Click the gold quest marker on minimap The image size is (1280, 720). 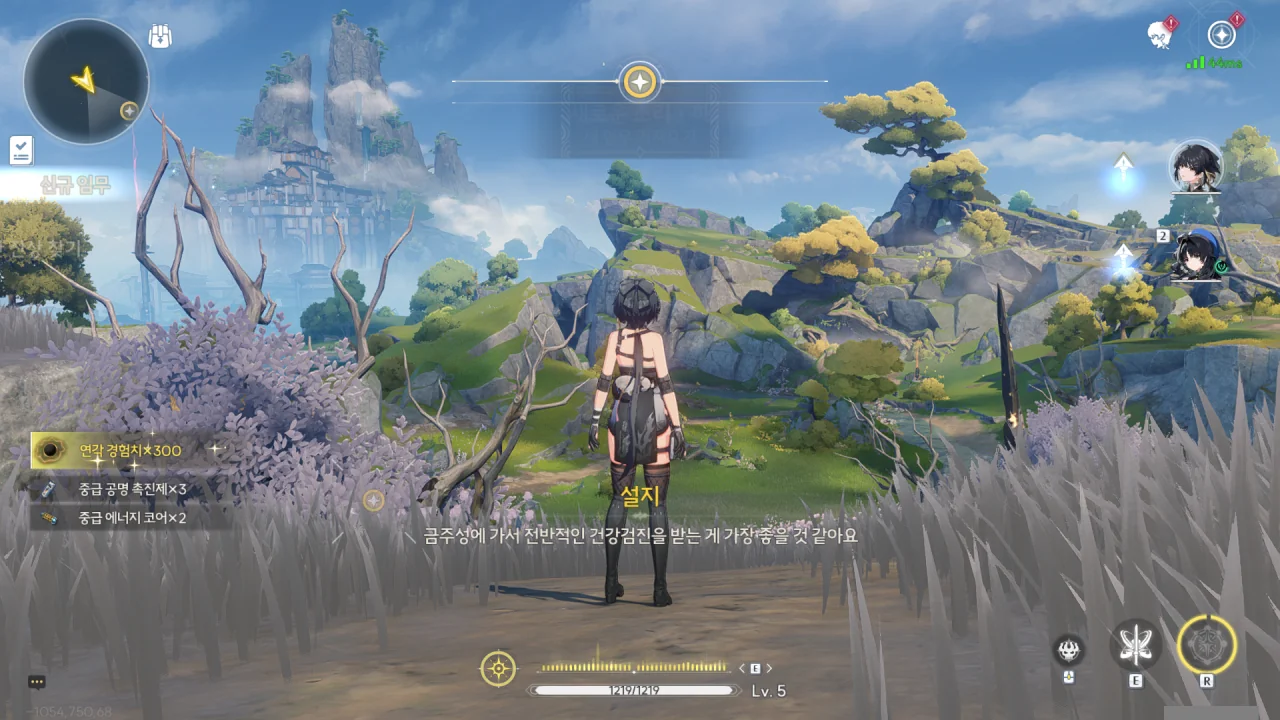click(129, 110)
